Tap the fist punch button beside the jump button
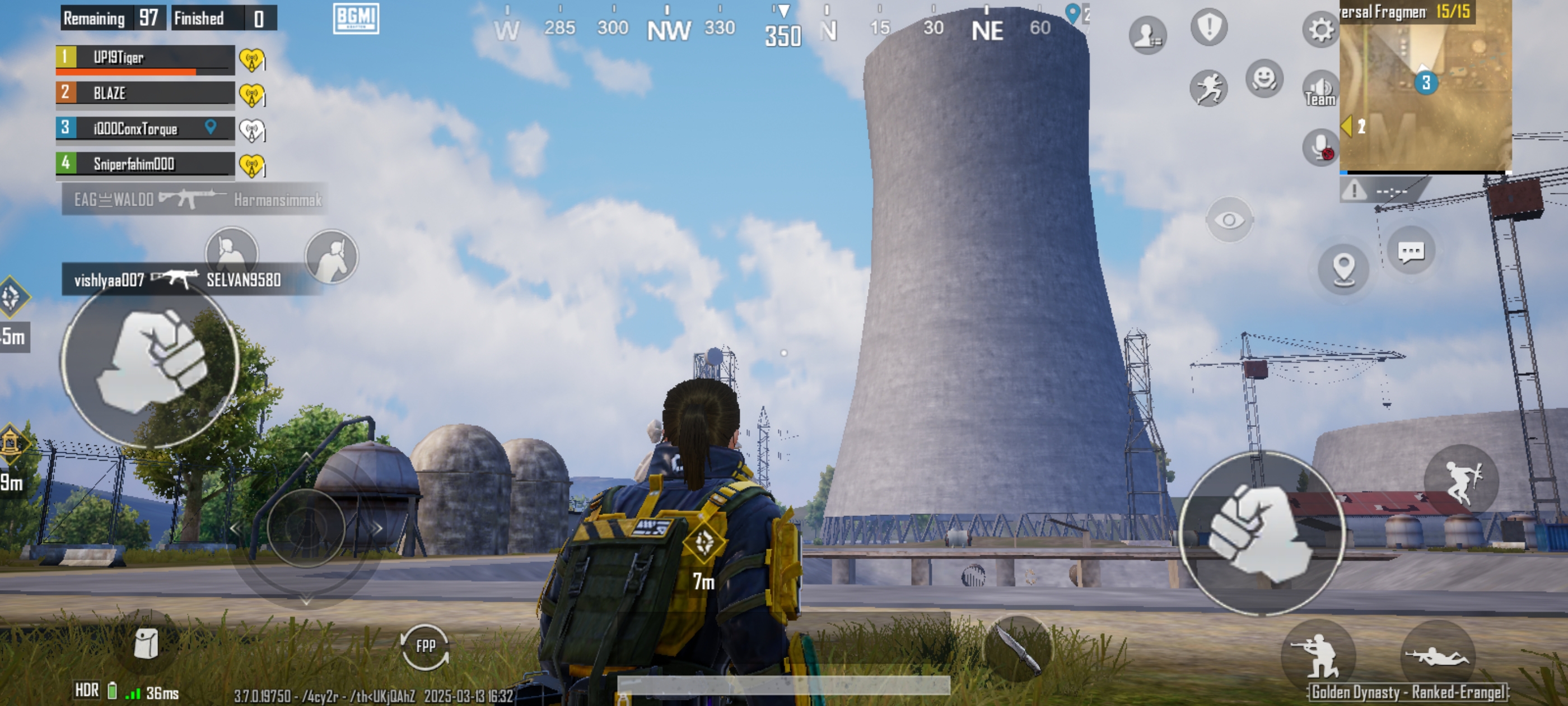Viewport: 1568px width, 706px height. [1261, 533]
